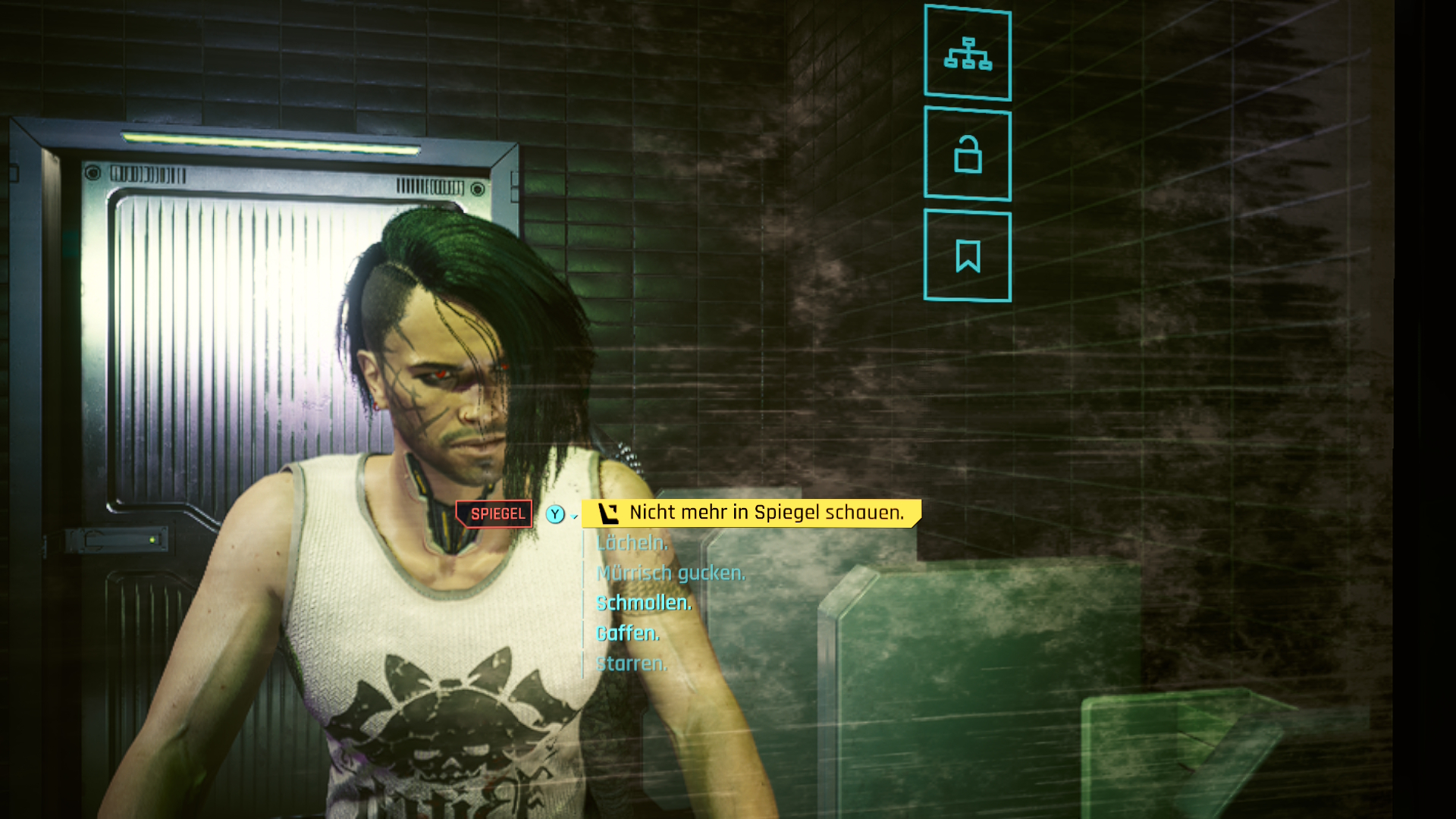Choose 'Nicht mehr in Spiegel schauen' option
Viewport: 1456px width, 819px height.
point(766,513)
